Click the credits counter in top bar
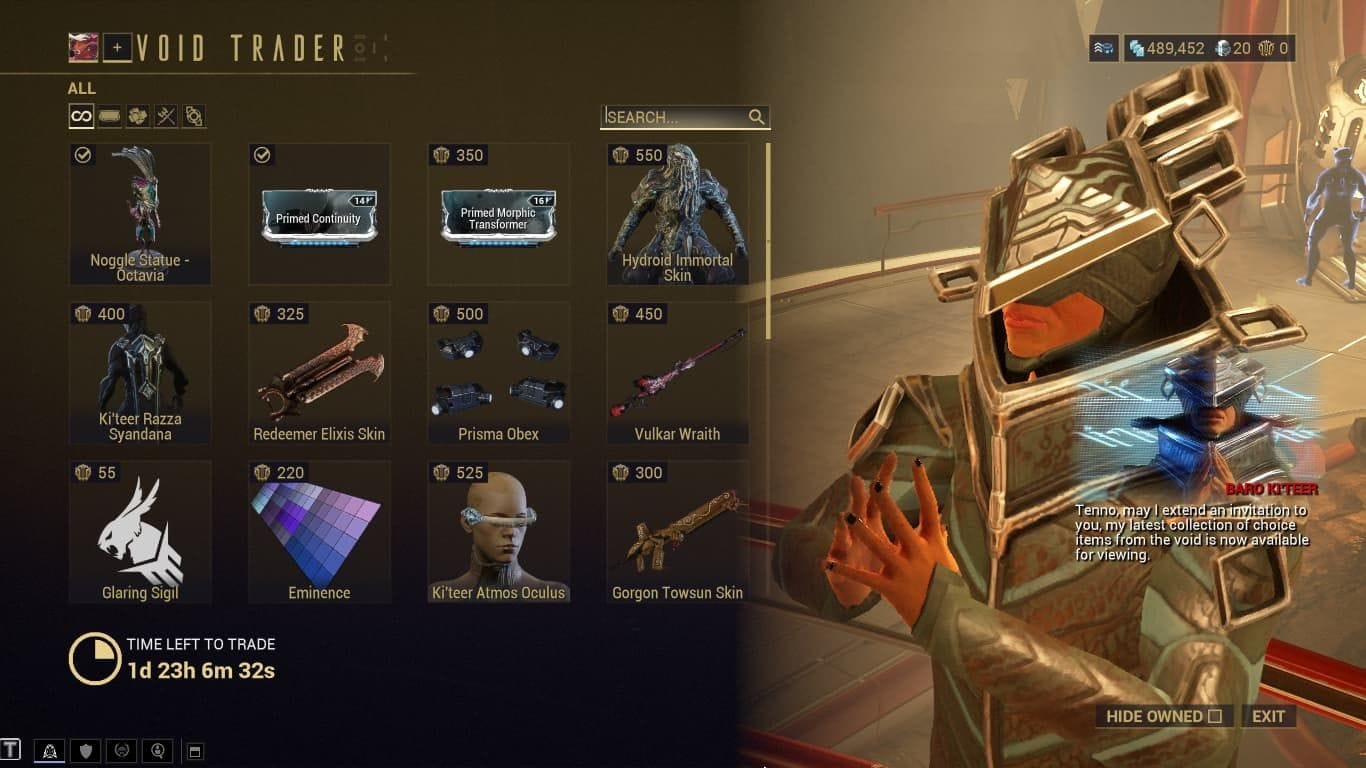The width and height of the screenshot is (1366, 768). (1165, 47)
